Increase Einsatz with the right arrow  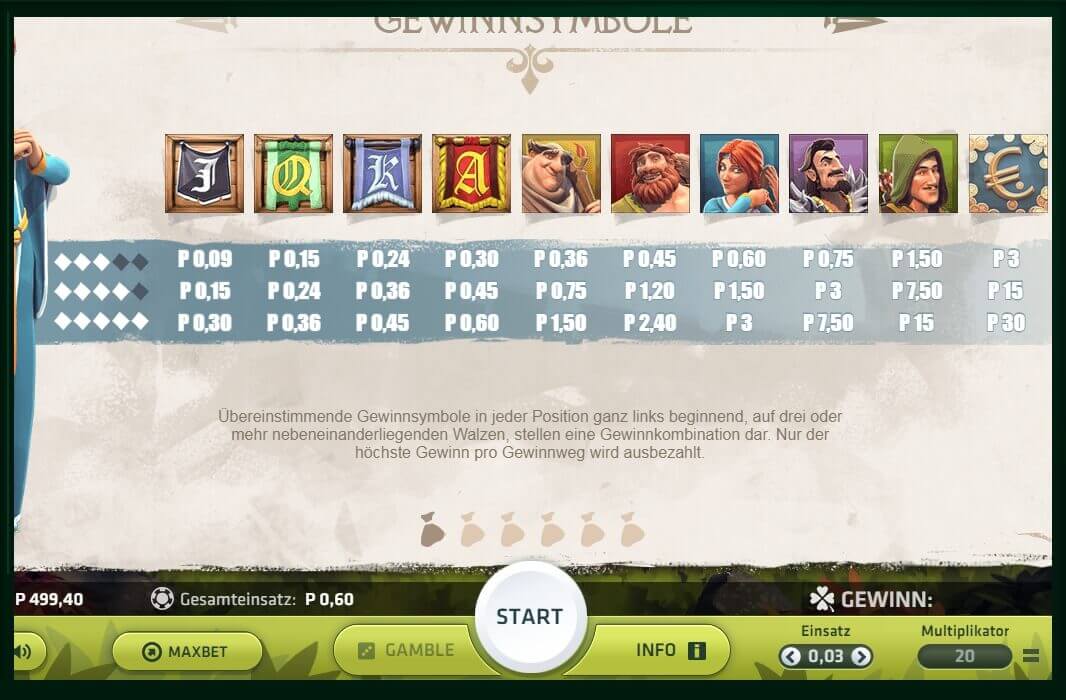tap(860, 656)
